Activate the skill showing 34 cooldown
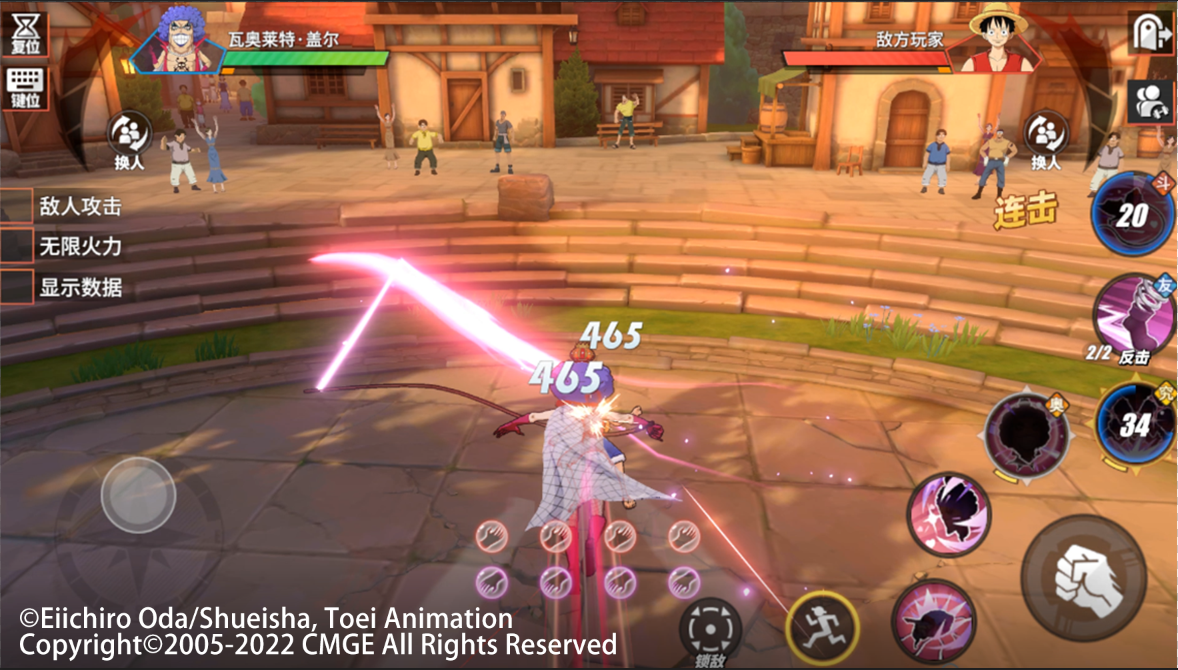The height and width of the screenshot is (670, 1178). tap(1135, 424)
